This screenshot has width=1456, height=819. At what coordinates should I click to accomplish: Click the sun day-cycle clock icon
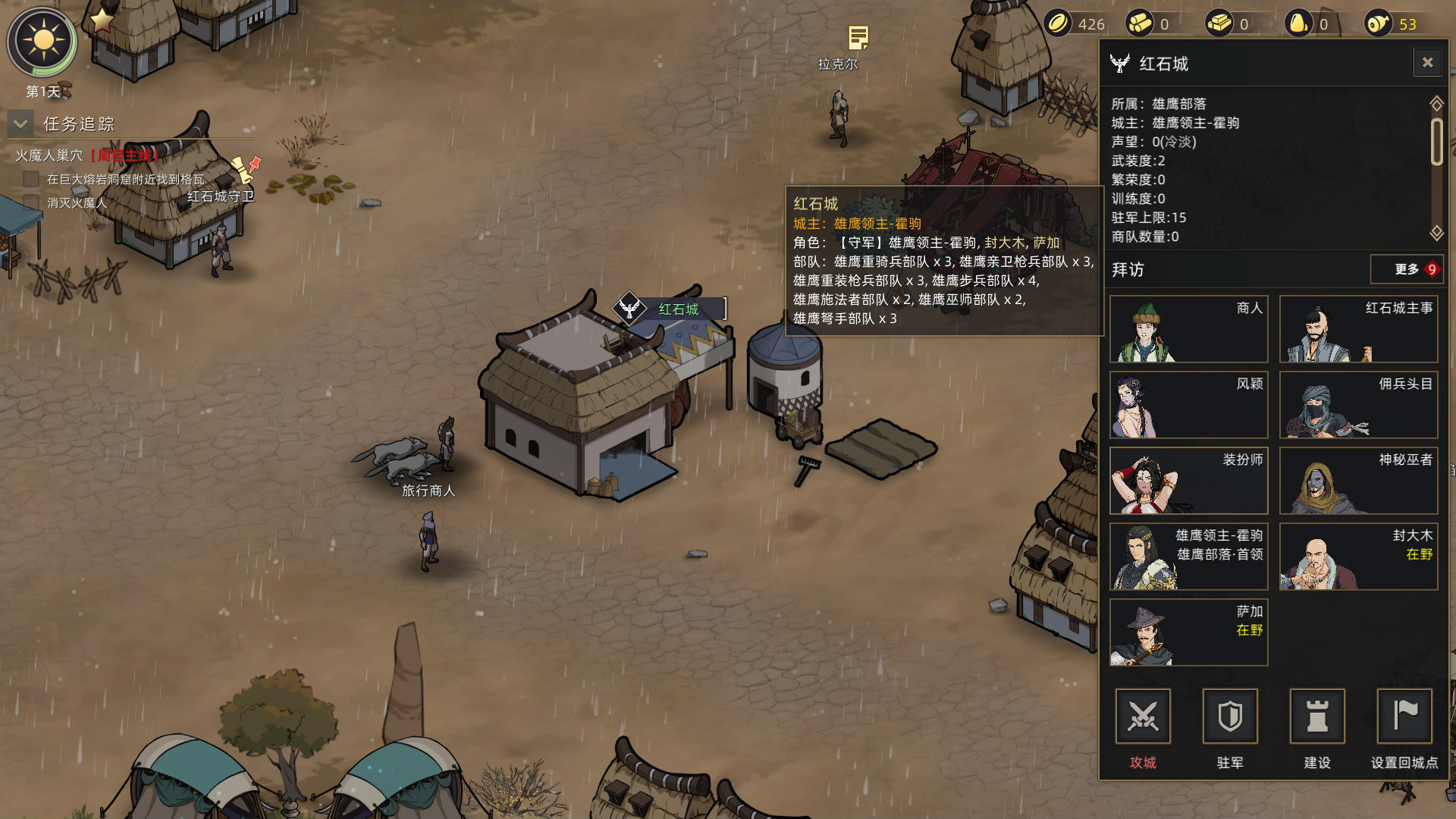(x=42, y=42)
